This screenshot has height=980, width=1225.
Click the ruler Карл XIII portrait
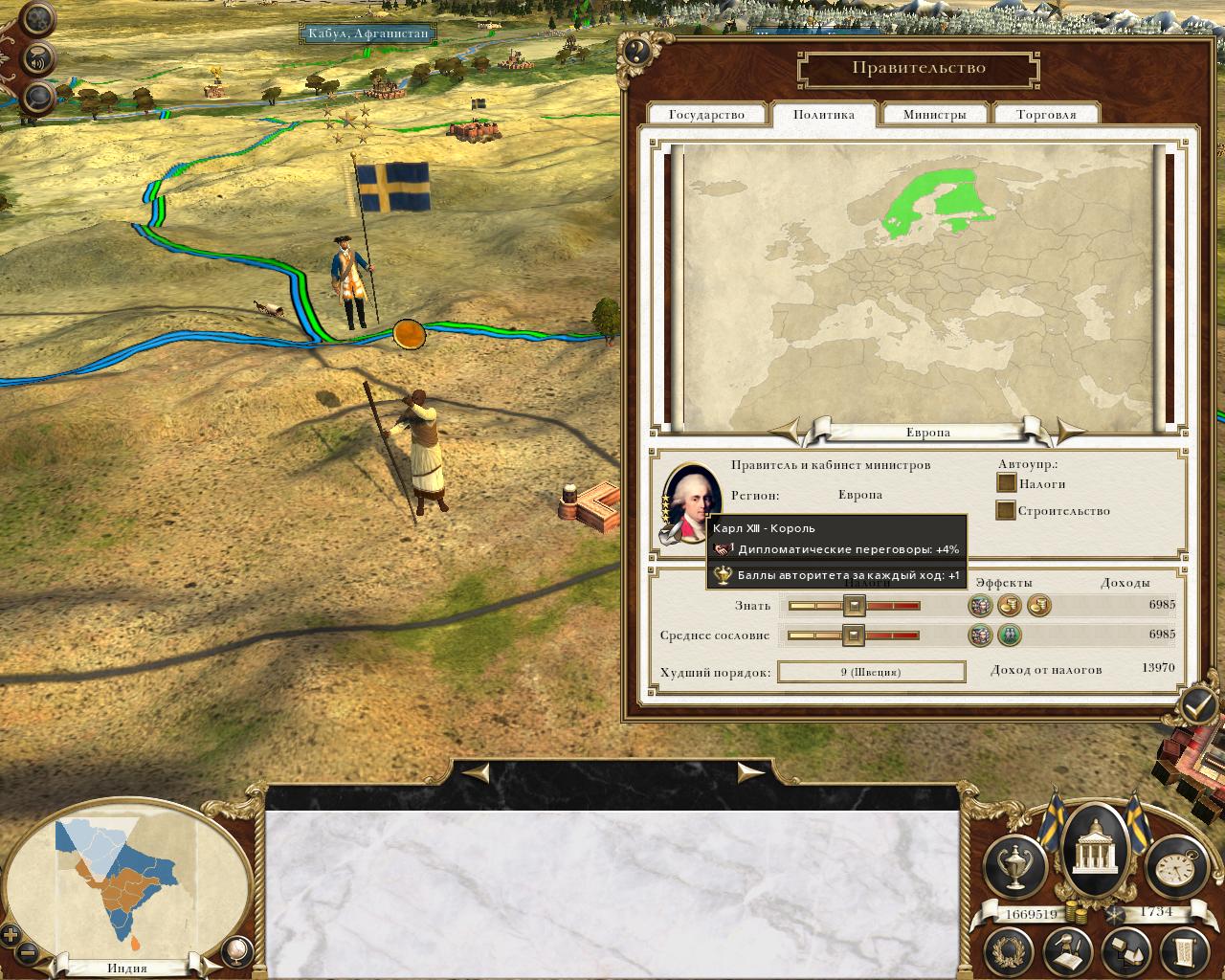pos(686,501)
